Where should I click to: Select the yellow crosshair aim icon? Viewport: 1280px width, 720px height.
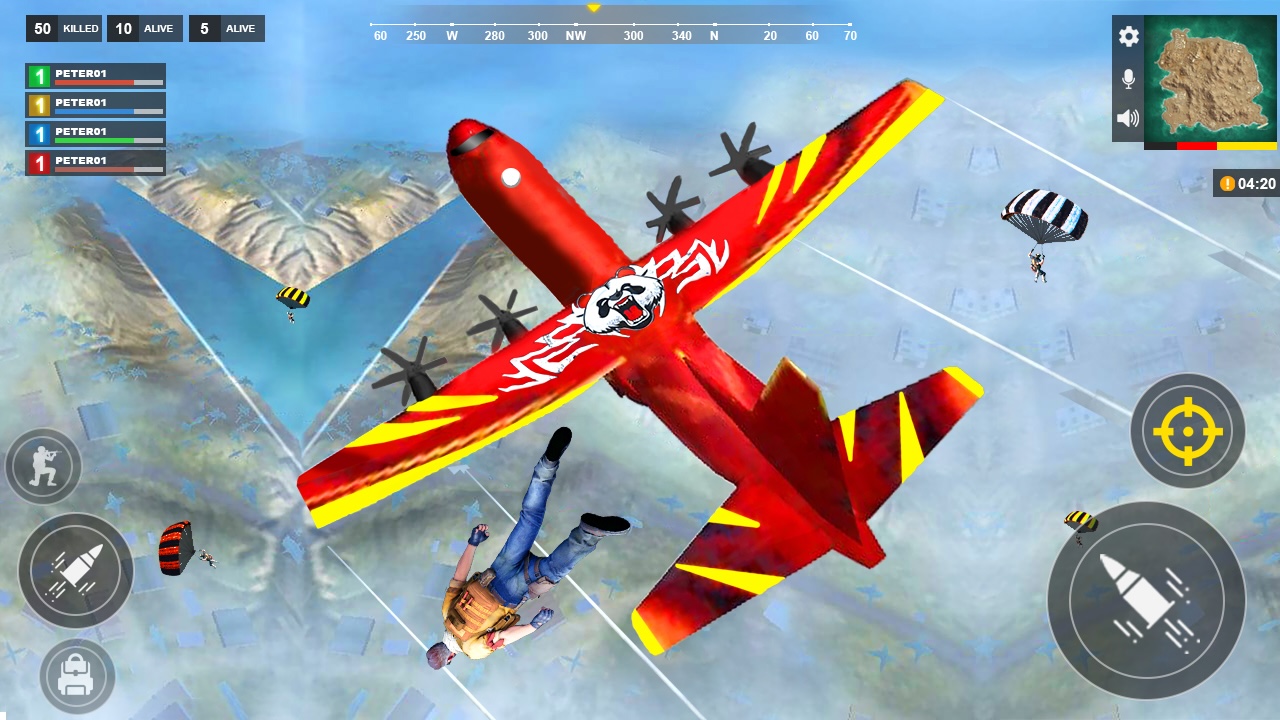pos(1187,430)
